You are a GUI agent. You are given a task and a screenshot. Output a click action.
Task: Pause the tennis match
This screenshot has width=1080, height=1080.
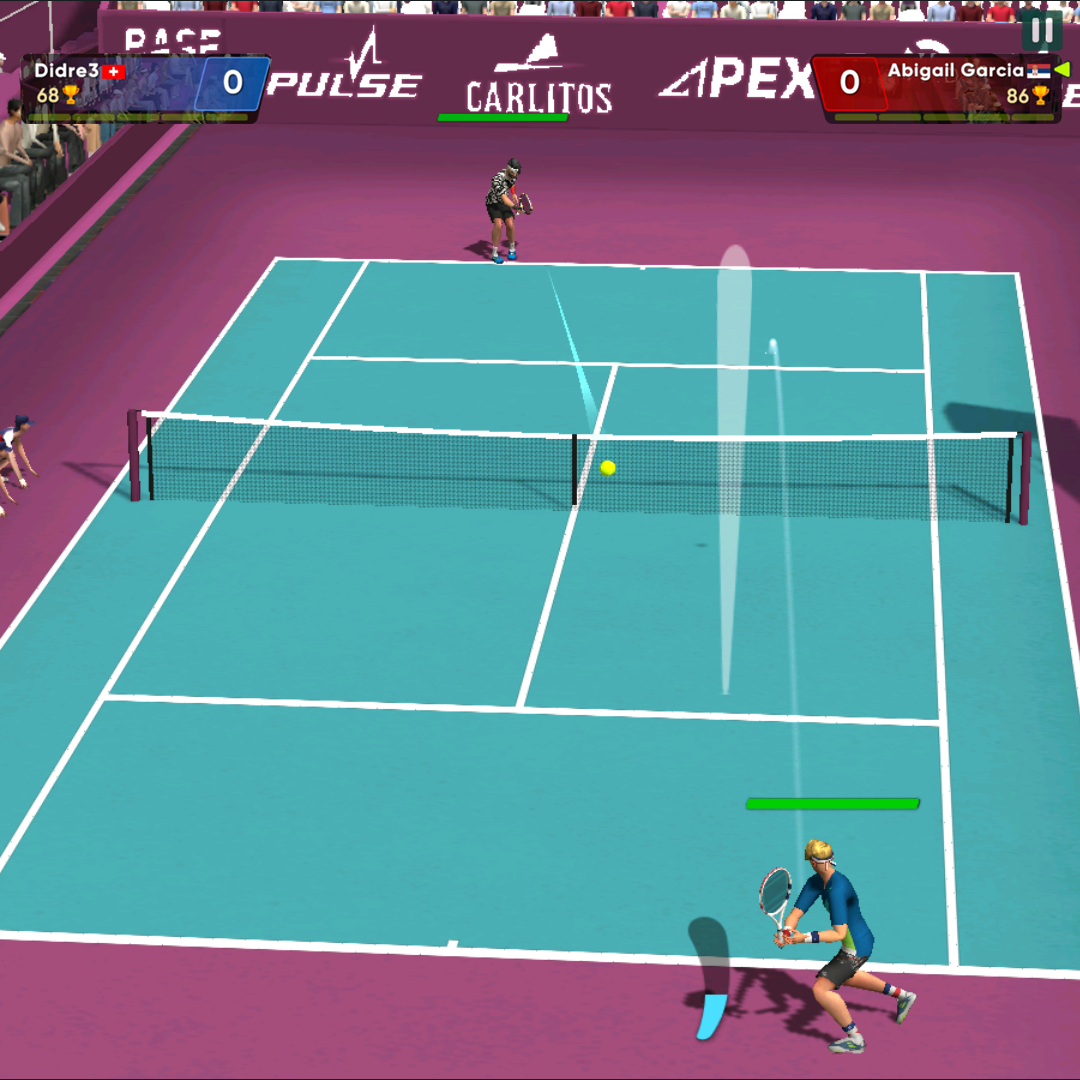[x=1041, y=30]
